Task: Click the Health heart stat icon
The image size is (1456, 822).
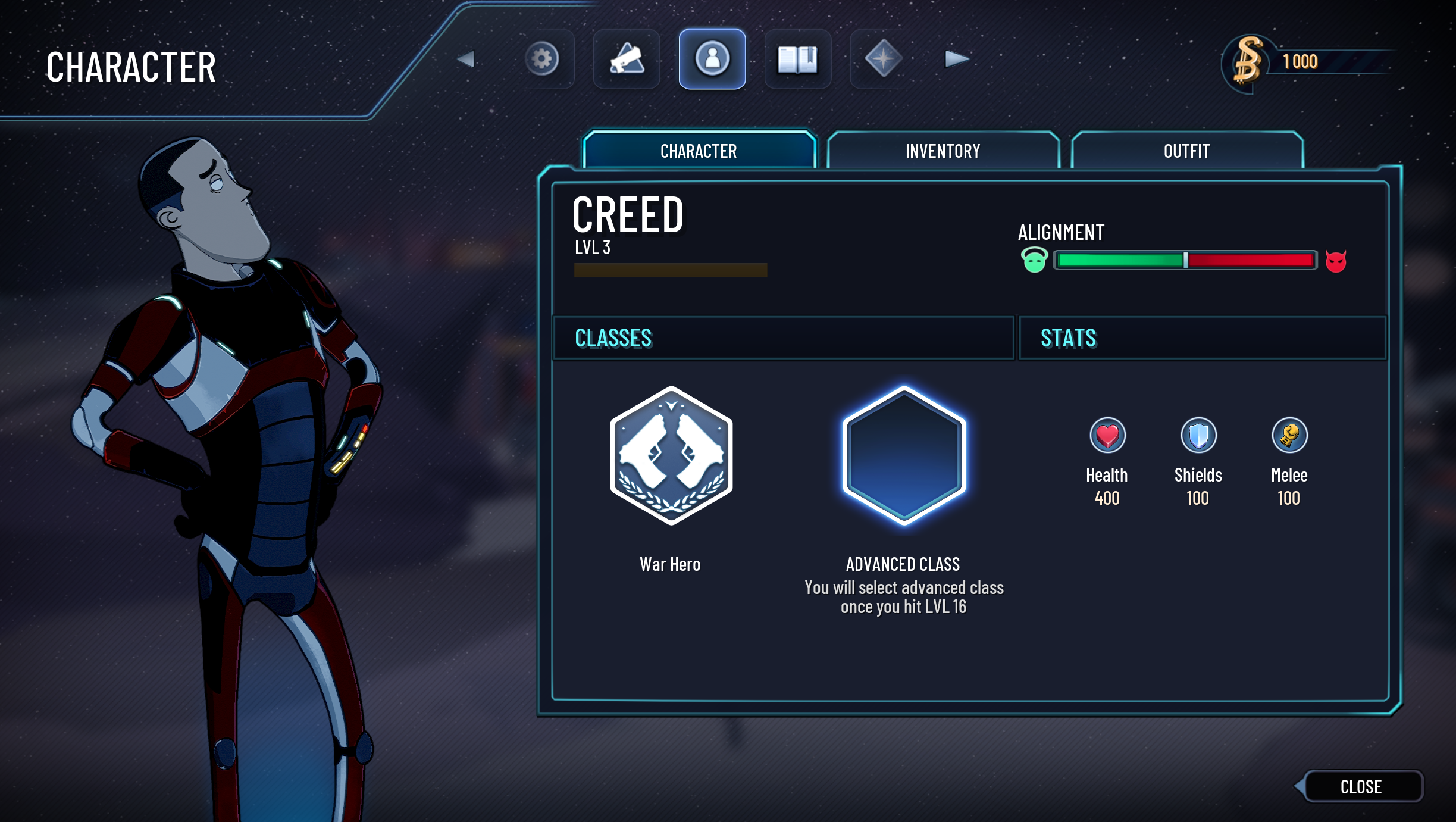Action: coord(1107,435)
